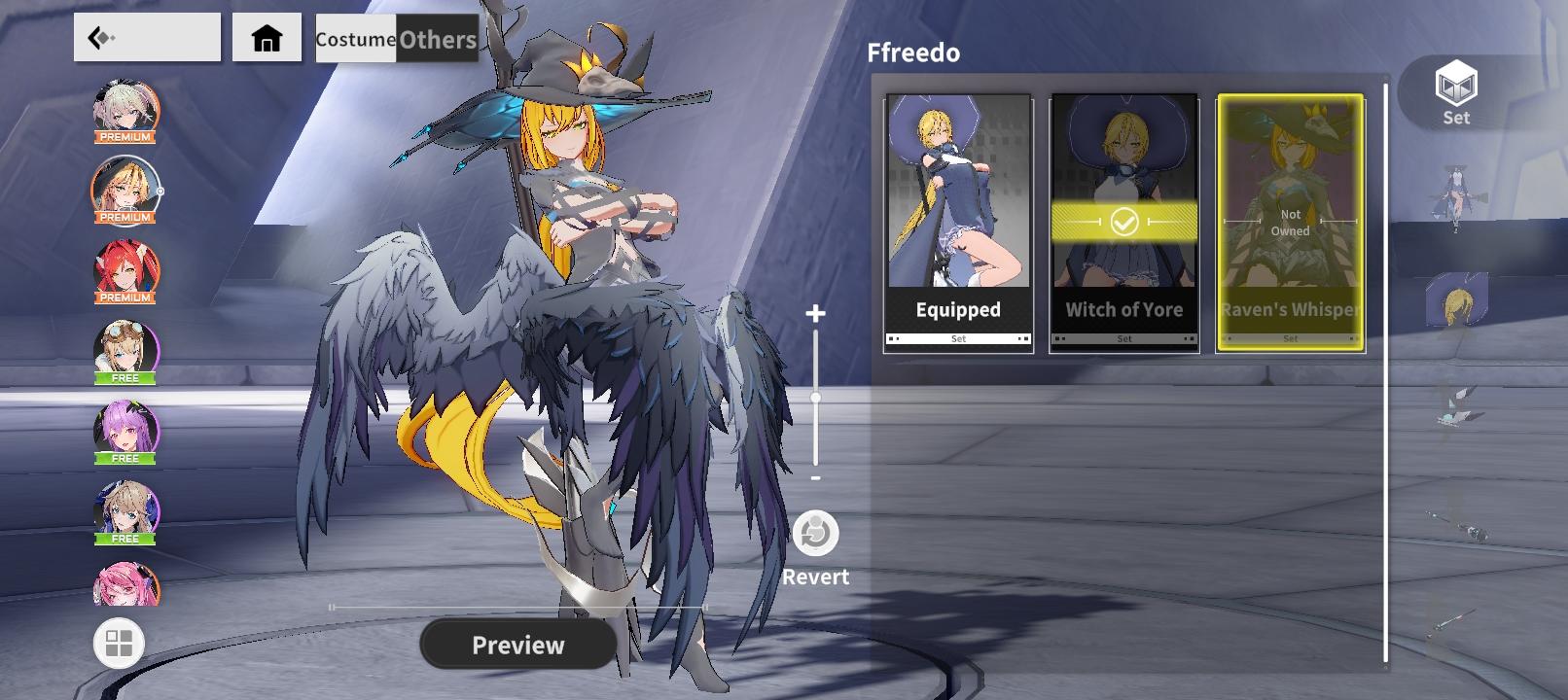Select the red-haired premium character
This screenshot has height=700, width=1568.
(x=125, y=270)
